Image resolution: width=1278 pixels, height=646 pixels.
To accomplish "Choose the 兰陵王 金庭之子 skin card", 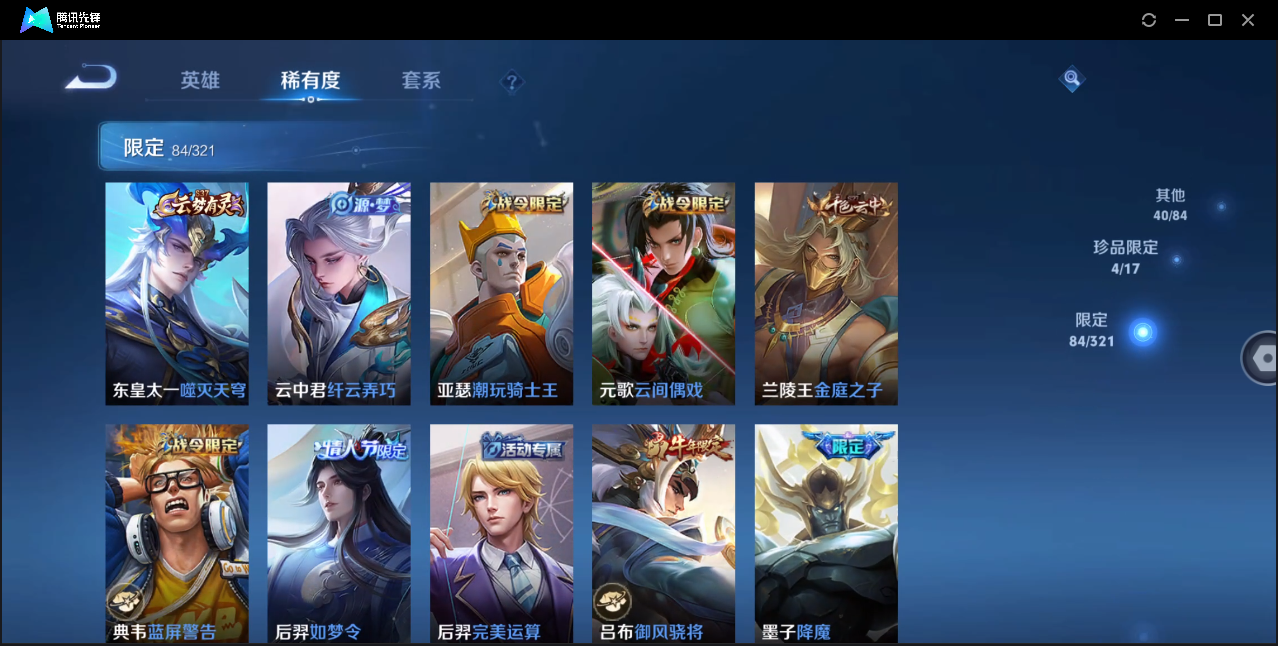I will coord(826,293).
